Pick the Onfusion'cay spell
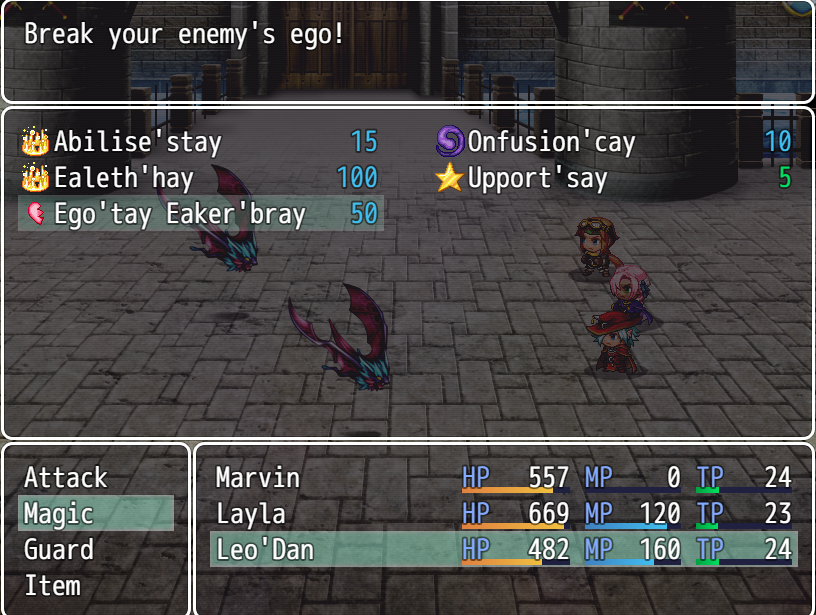The image size is (816, 615). click(614, 142)
